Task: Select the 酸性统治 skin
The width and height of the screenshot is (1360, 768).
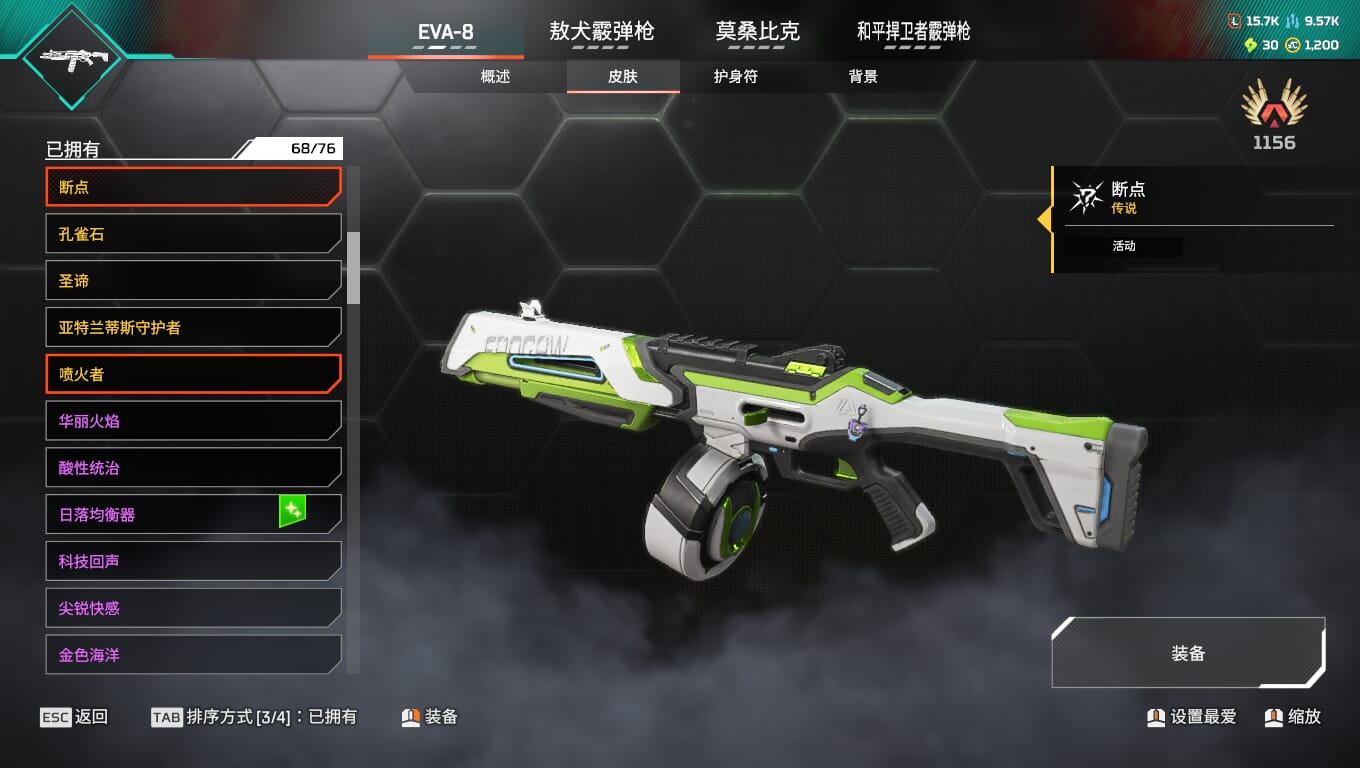Action: (x=193, y=468)
